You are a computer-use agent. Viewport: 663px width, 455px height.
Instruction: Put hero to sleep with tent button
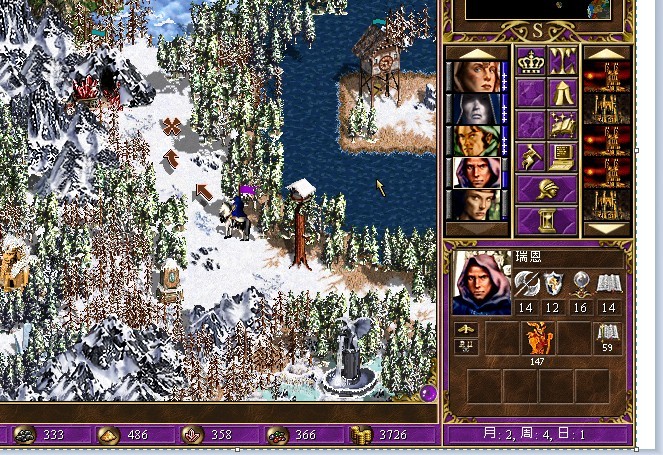pyautogui.click(x=562, y=93)
